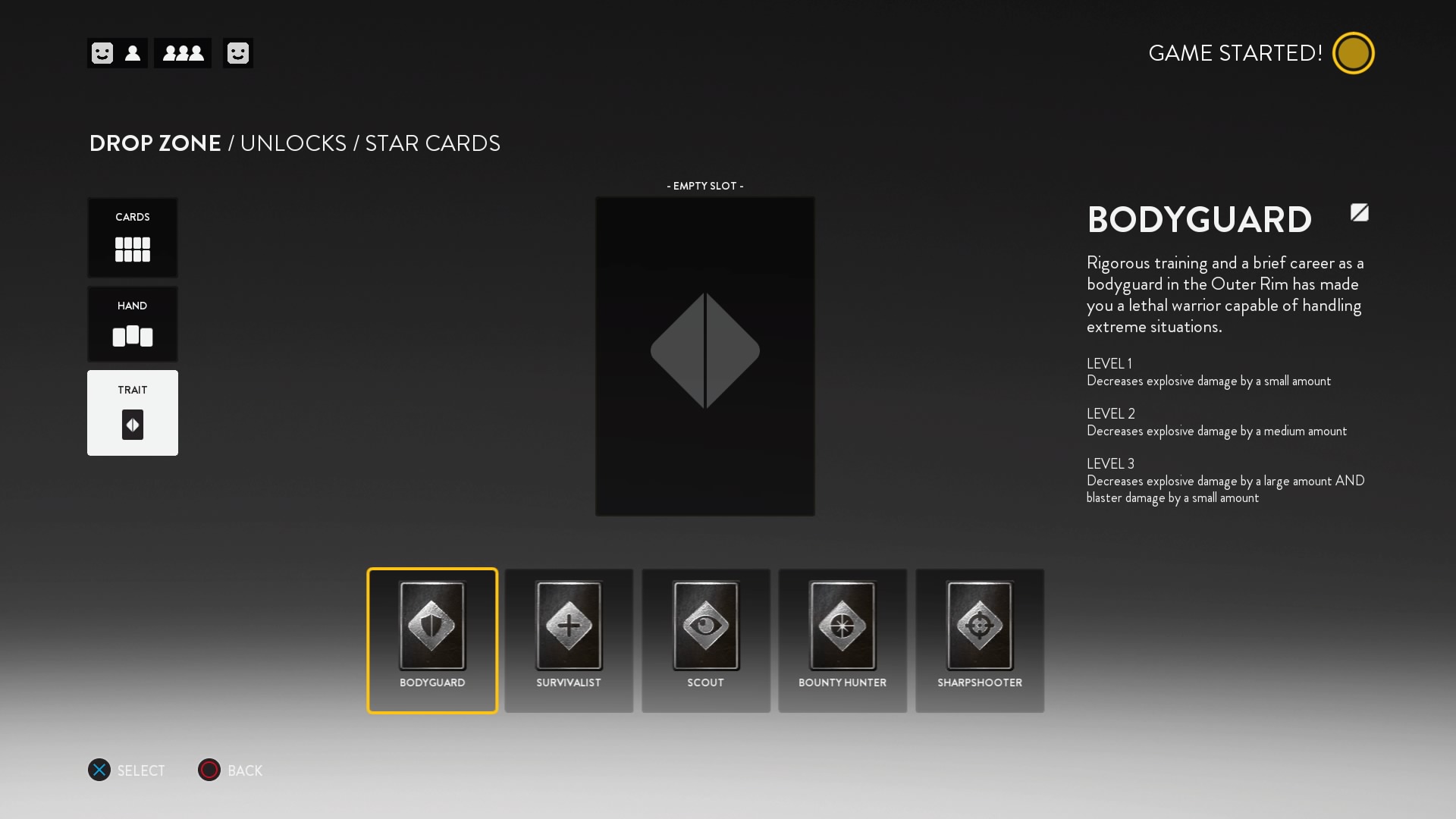The image size is (1456, 819).
Task: Click the three-player squad icon
Action: click(182, 53)
